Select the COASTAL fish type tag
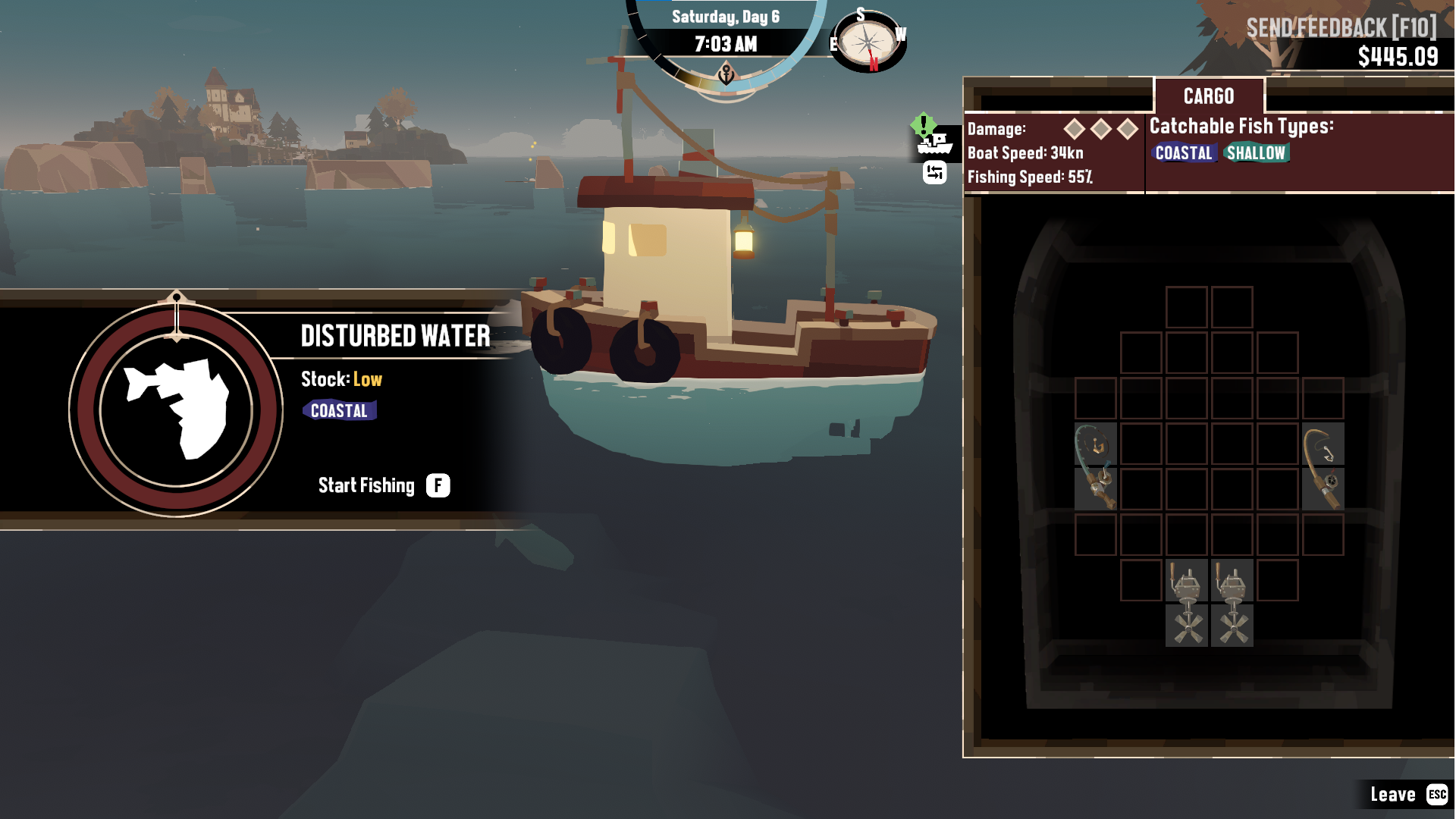This screenshot has width=1456, height=819. [x=1185, y=153]
